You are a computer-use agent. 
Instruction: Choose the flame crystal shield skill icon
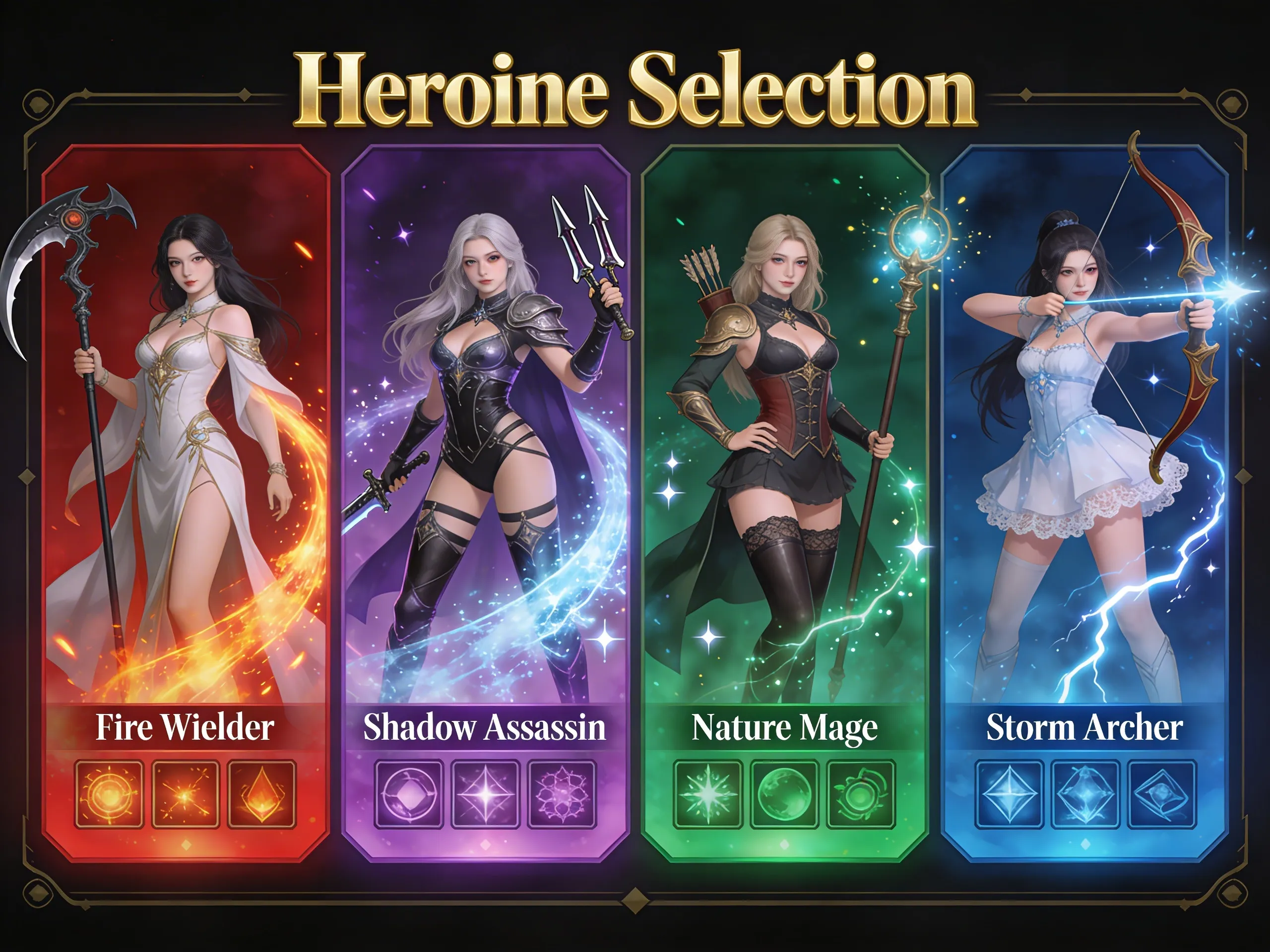(x=262, y=794)
